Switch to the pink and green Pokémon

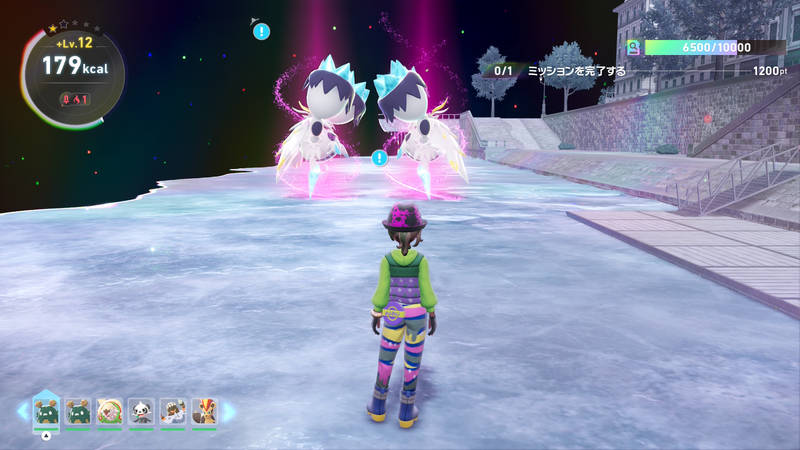click(x=109, y=411)
